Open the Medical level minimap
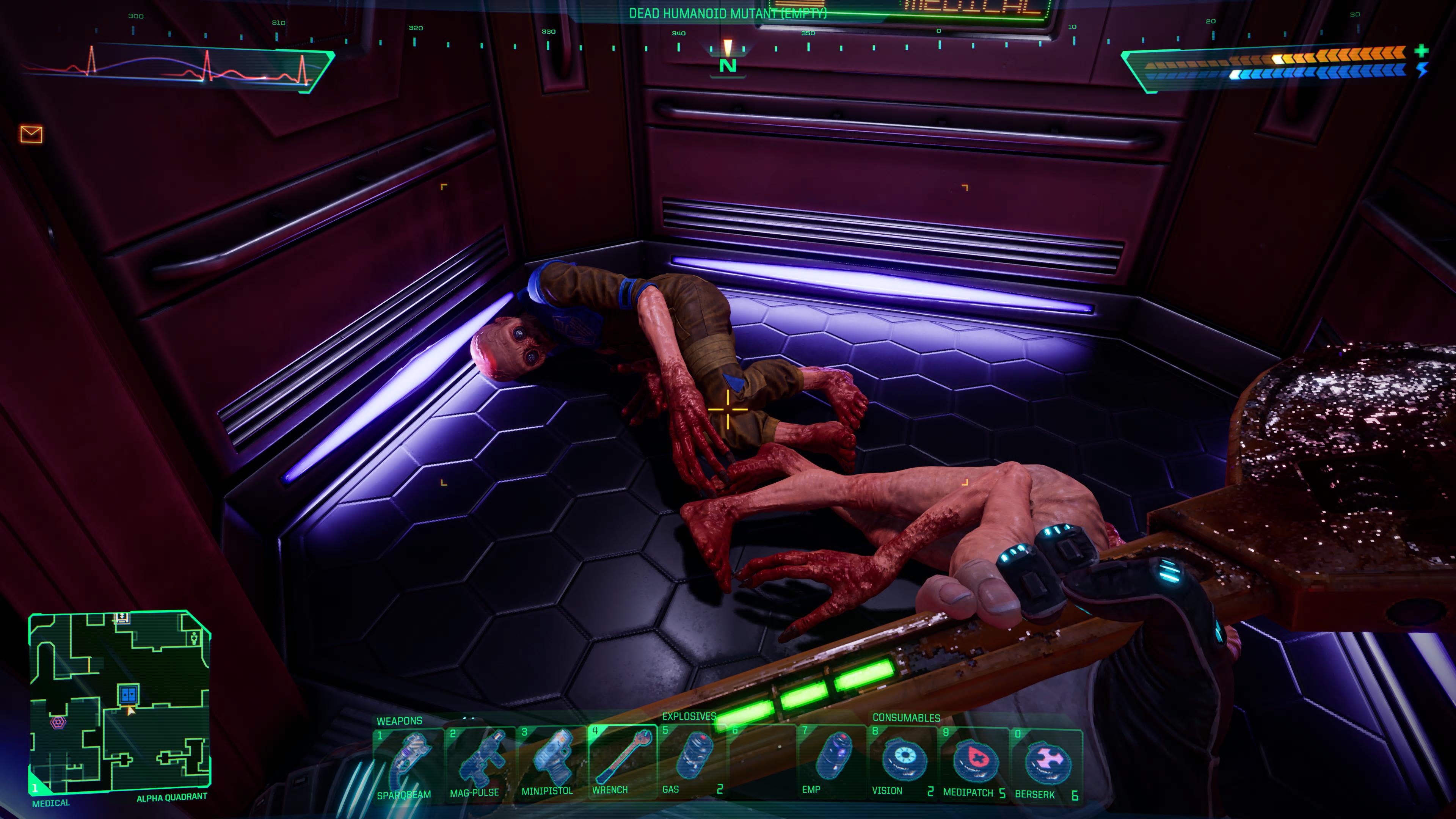1456x819 pixels. (120, 701)
